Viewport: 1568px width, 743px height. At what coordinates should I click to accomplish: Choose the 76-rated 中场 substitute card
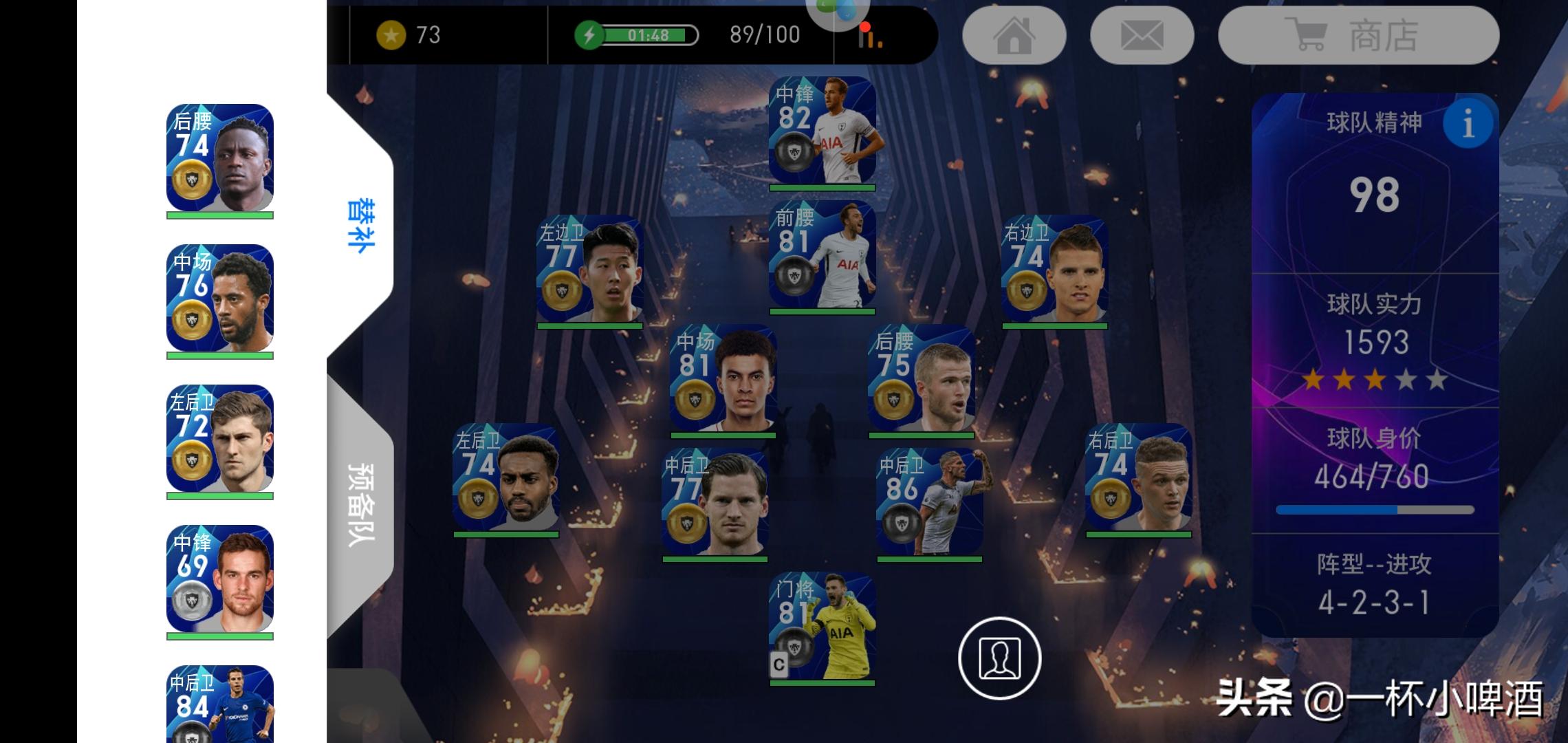click(x=219, y=299)
